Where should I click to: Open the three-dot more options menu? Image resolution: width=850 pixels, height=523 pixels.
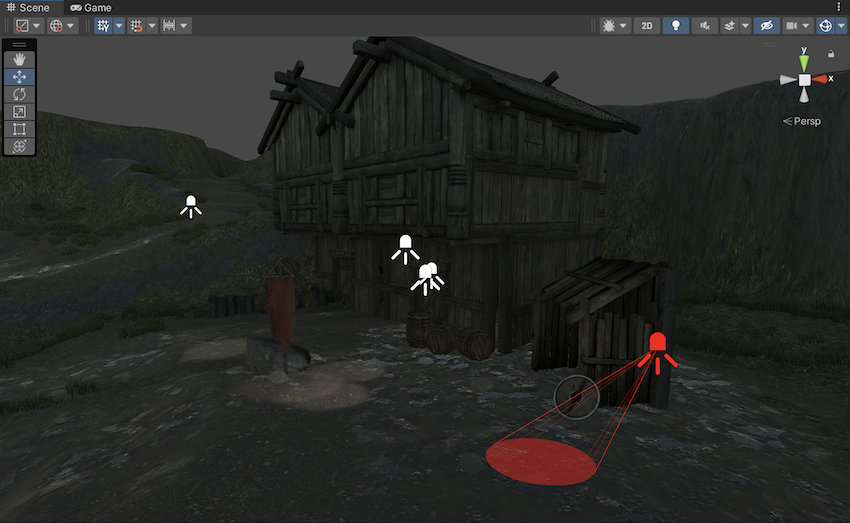[838, 8]
